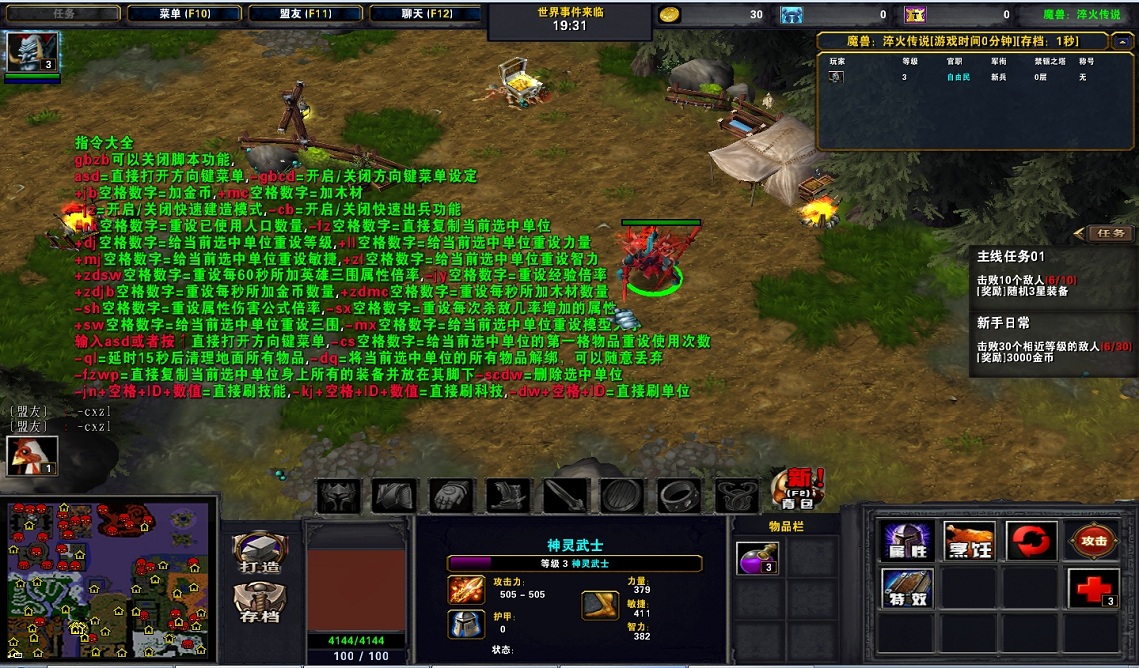Open the 特效 effects ability
This screenshot has width=1139, height=668.
(x=907, y=588)
